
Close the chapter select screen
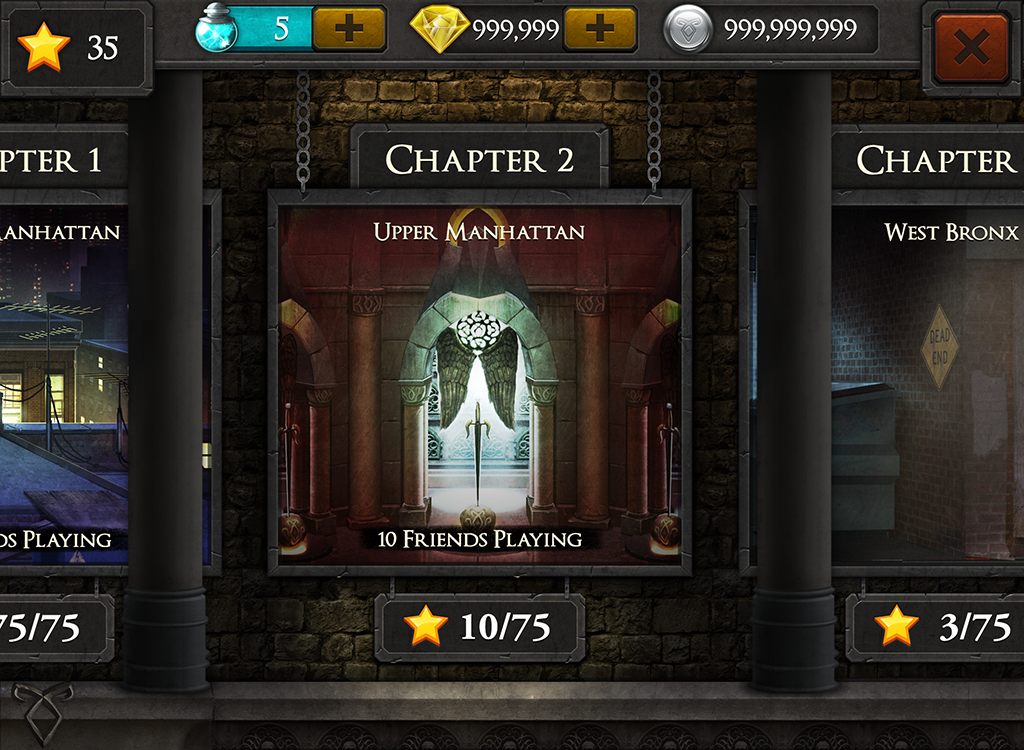coord(971,47)
